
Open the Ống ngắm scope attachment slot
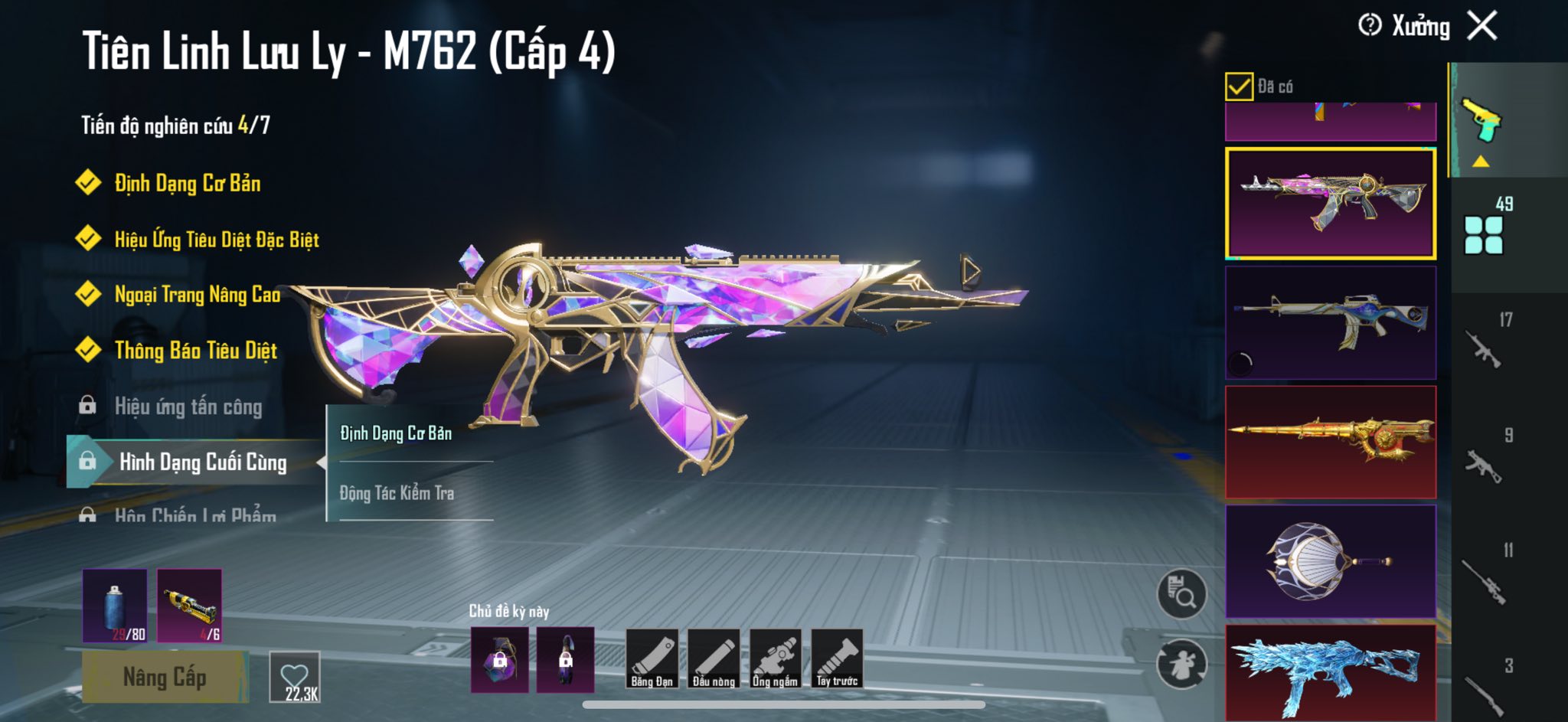(x=775, y=658)
